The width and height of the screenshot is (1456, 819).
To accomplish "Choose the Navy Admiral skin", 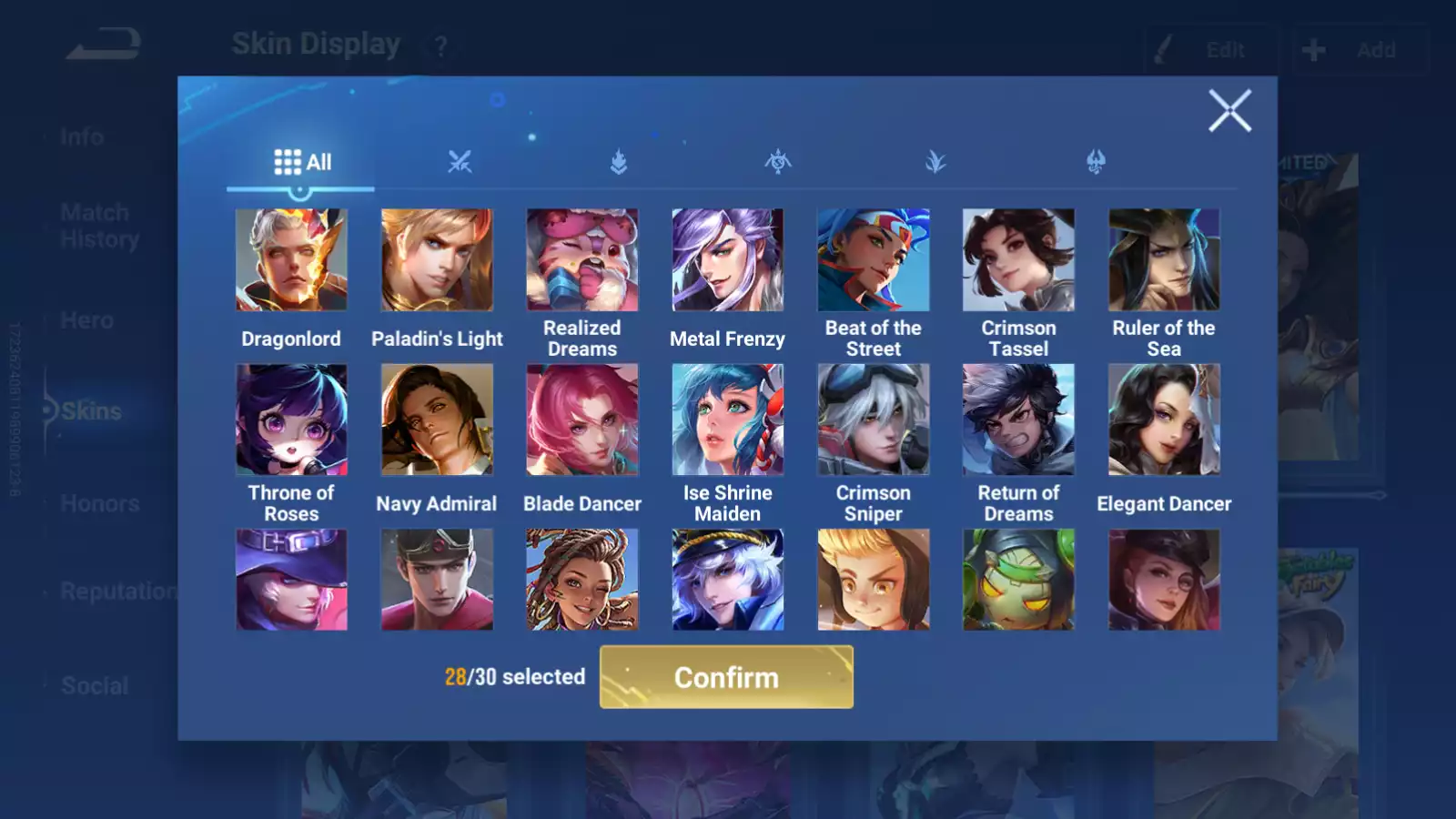I will coord(437,420).
